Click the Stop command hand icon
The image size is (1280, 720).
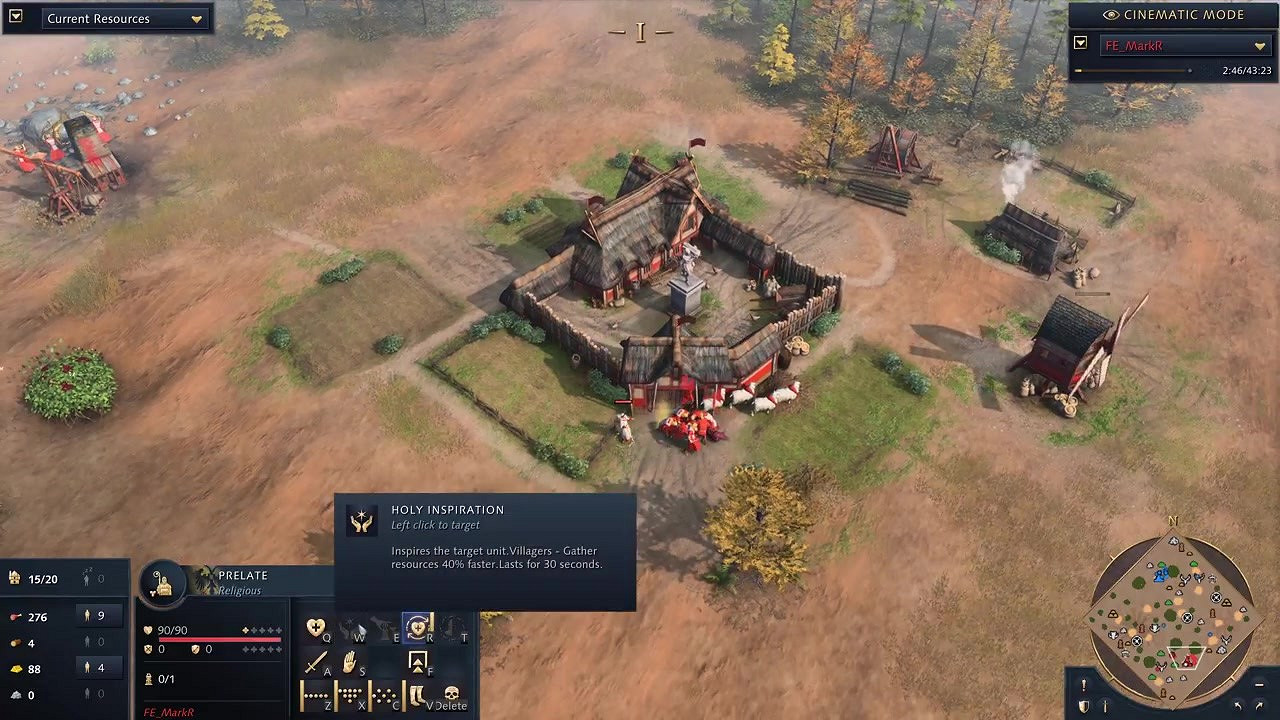(x=350, y=661)
